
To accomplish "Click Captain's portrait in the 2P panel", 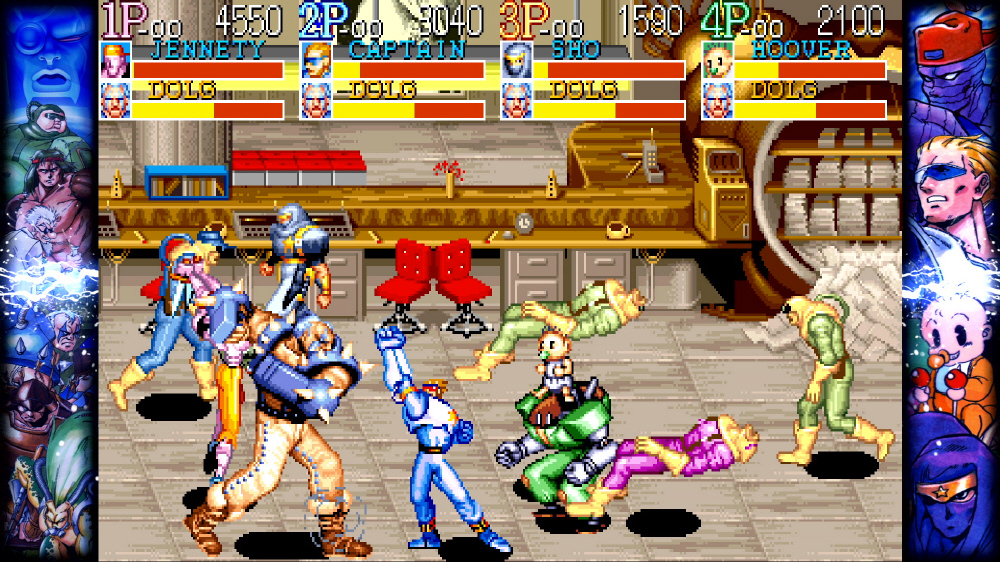I will (x=316, y=60).
